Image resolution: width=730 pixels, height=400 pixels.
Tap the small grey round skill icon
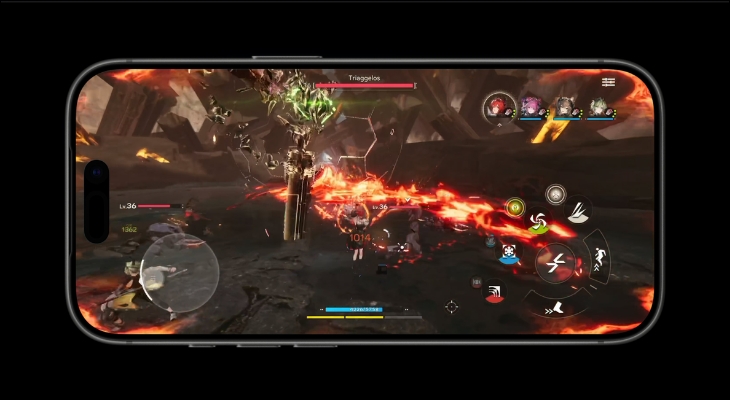pyautogui.click(x=555, y=193)
